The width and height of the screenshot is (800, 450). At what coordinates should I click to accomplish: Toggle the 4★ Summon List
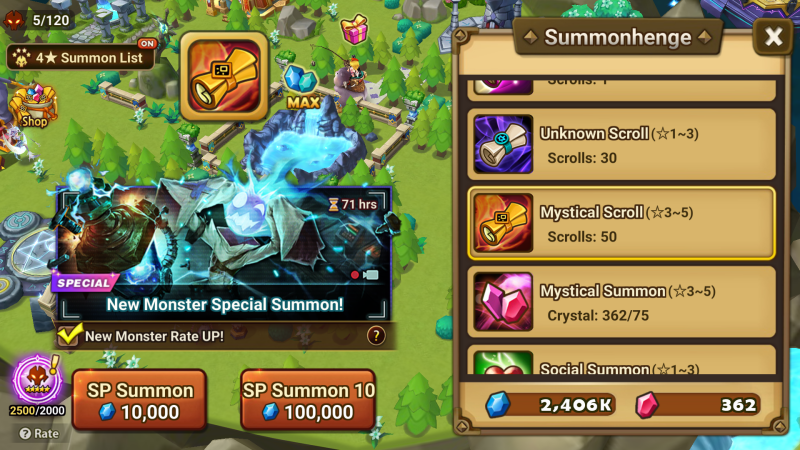tap(82, 57)
